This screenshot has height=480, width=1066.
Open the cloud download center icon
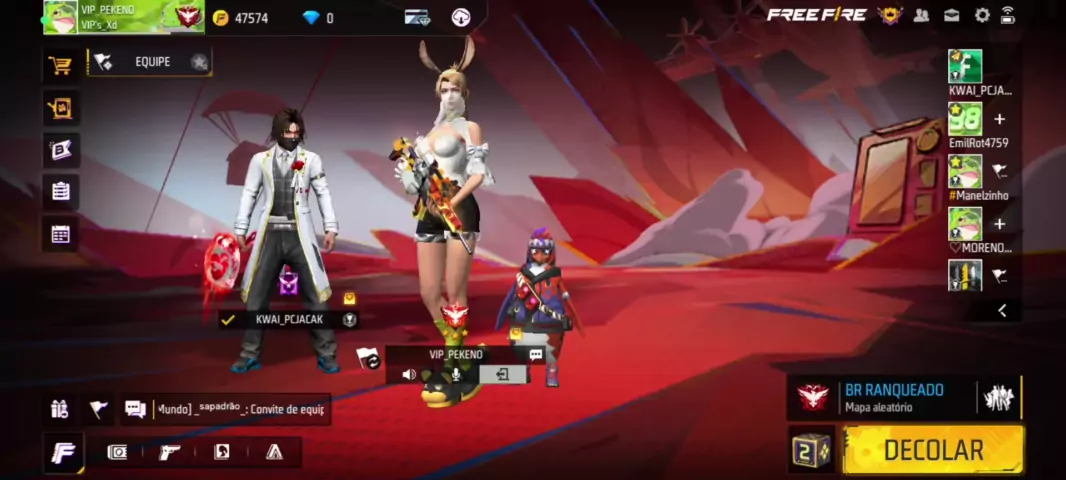coord(461,17)
